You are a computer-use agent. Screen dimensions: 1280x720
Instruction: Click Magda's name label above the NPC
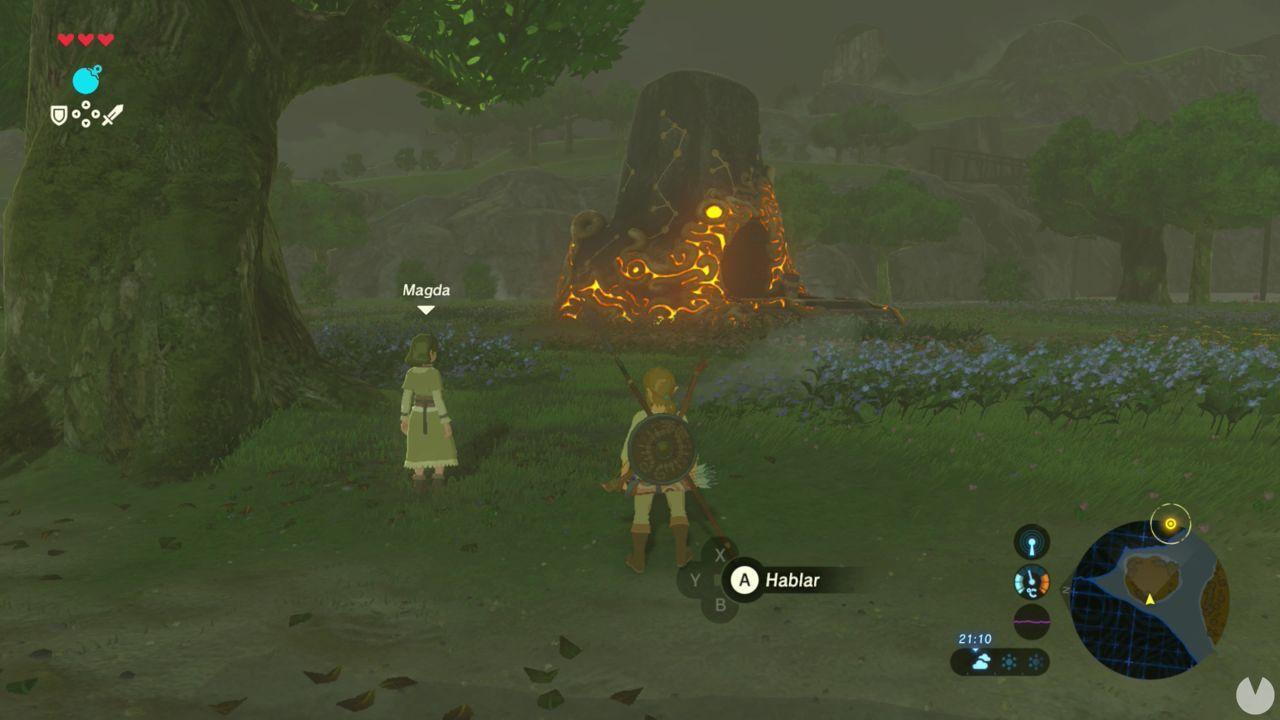pos(427,290)
